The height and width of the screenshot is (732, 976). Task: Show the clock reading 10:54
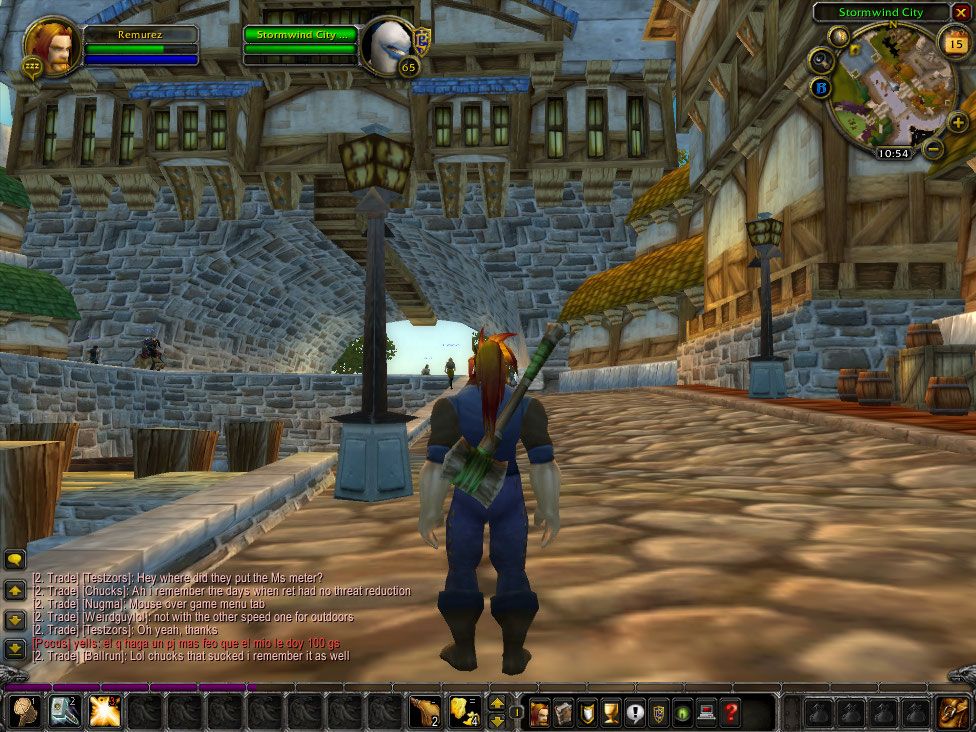(893, 154)
